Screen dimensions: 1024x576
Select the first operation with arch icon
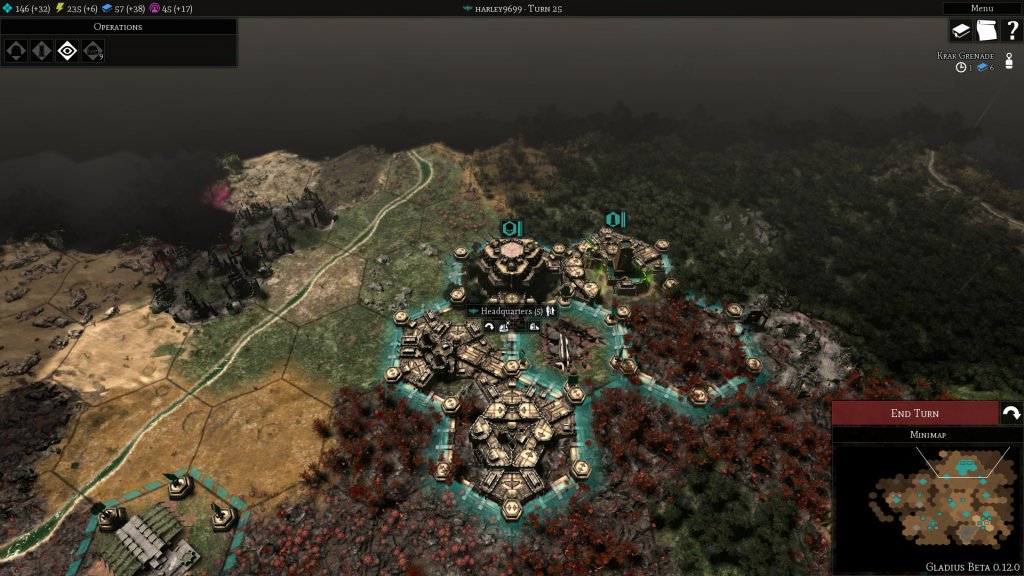(17, 50)
